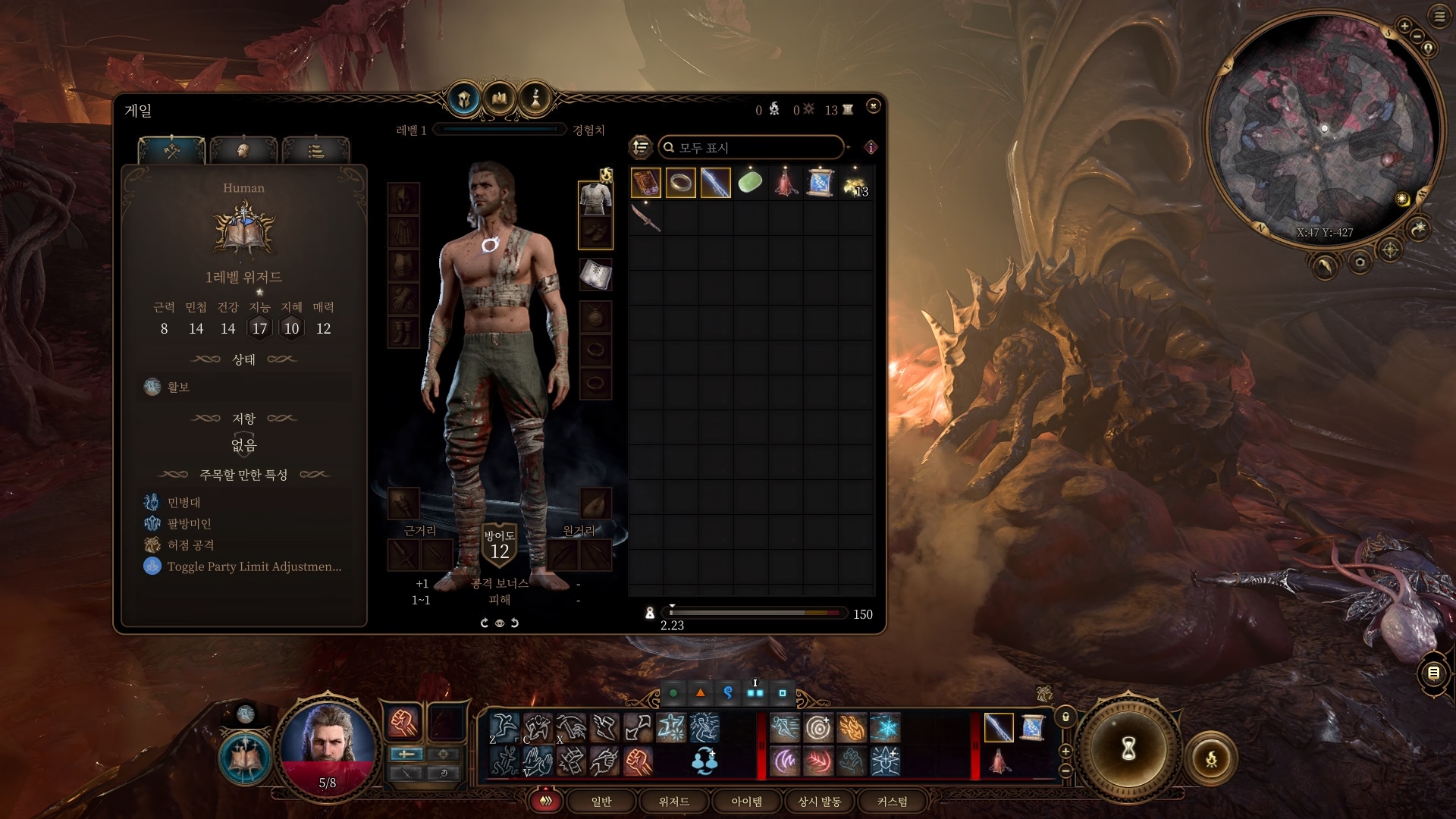Select the equipped white shirt slot
The height and width of the screenshot is (819, 1456).
[x=595, y=198]
